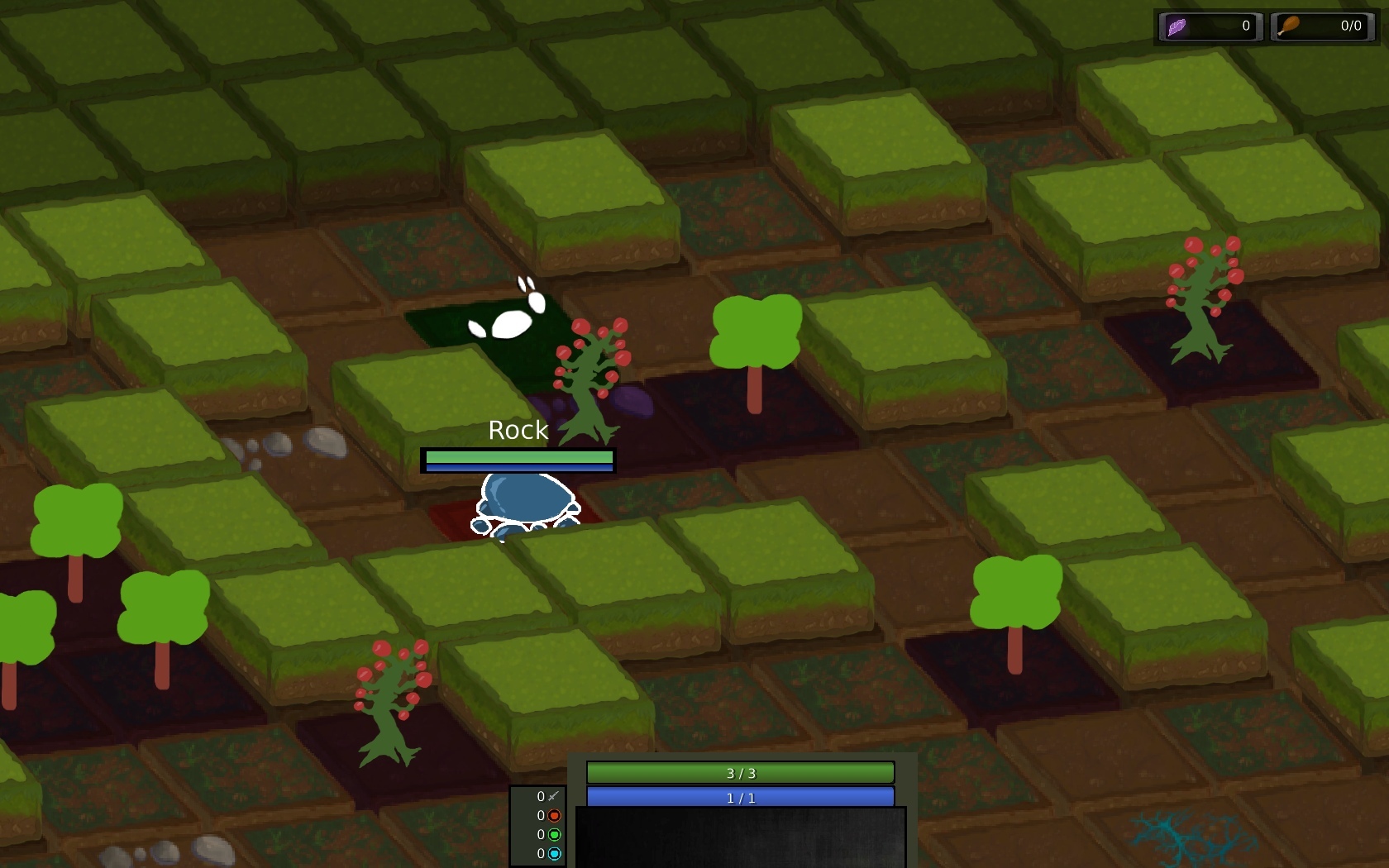1389x868 pixels.
Task: Click the green gem stat icon
Action: (x=555, y=835)
